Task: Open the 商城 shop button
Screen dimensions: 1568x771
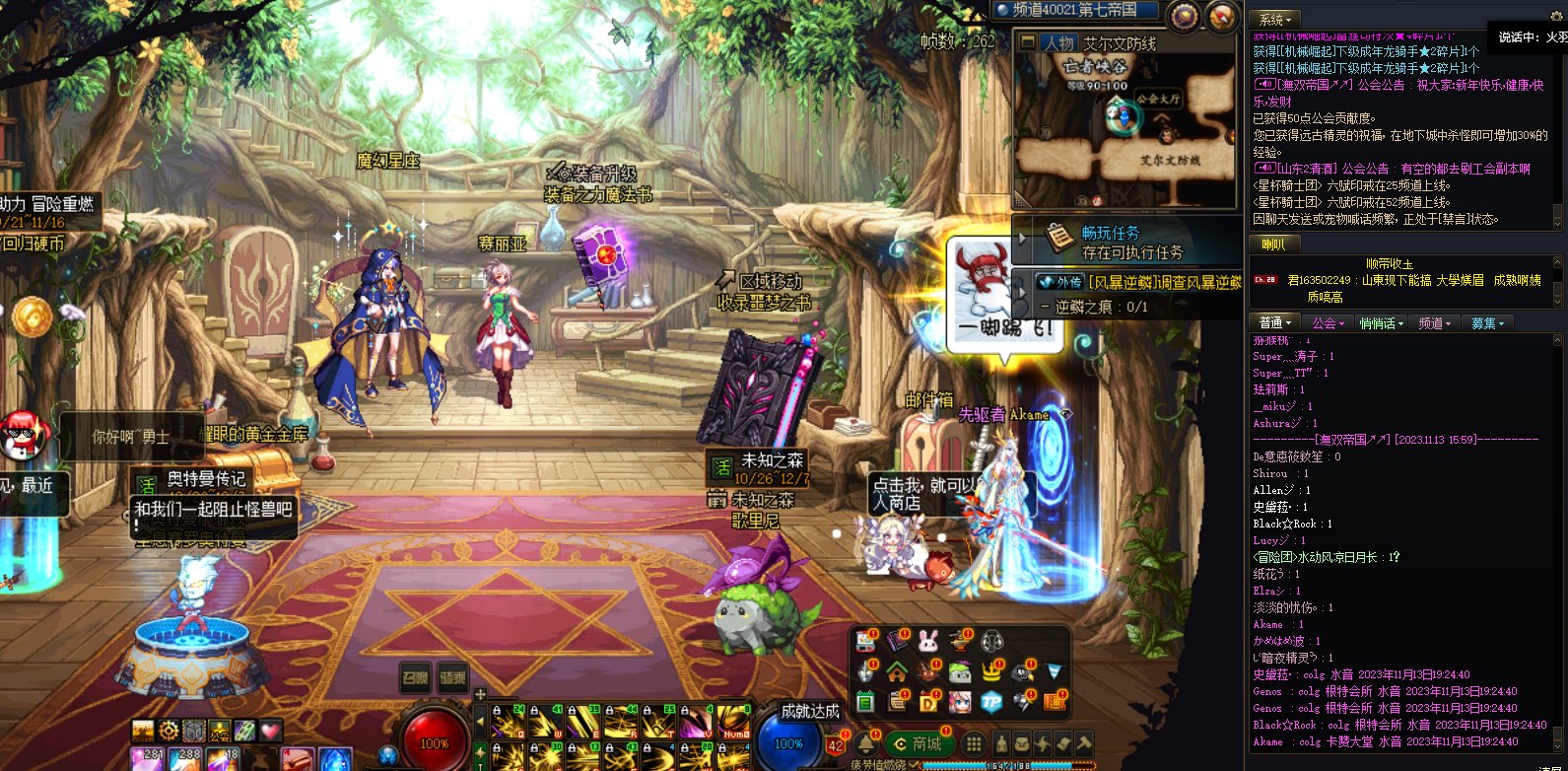Action: [x=919, y=743]
